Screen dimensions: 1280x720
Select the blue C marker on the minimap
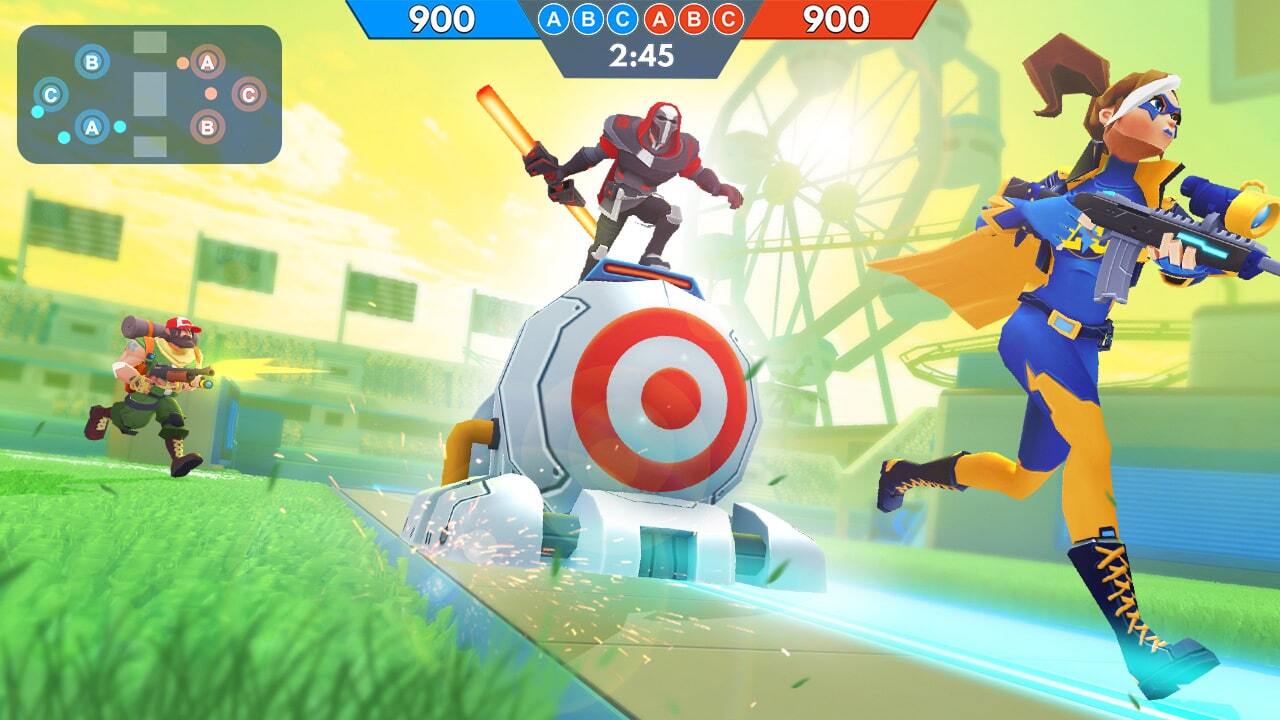click(50, 95)
